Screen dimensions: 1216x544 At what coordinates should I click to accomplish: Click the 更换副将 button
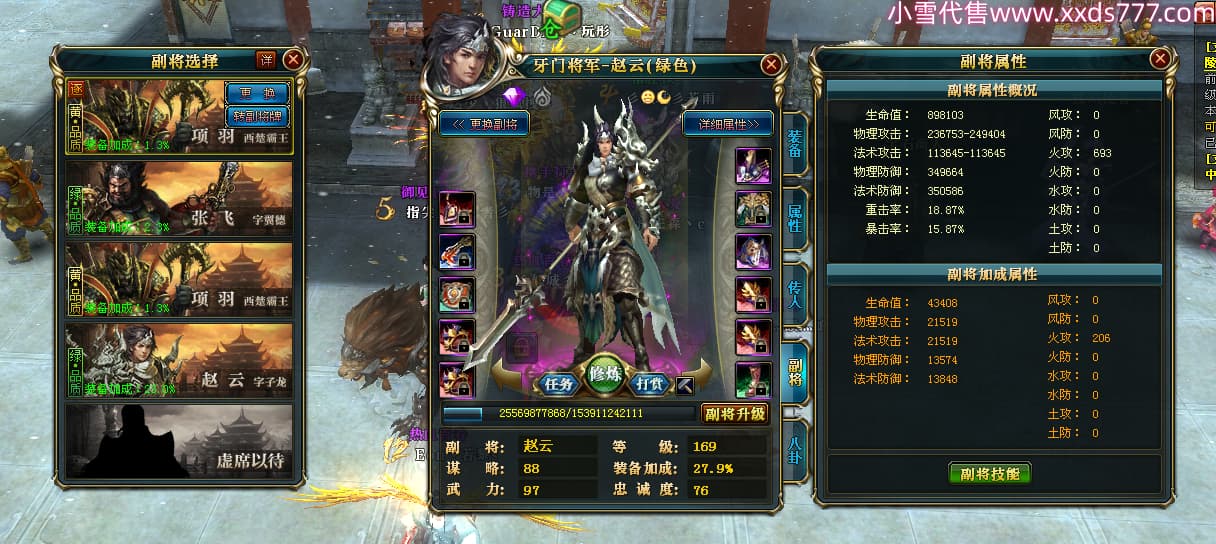pyautogui.click(x=484, y=125)
